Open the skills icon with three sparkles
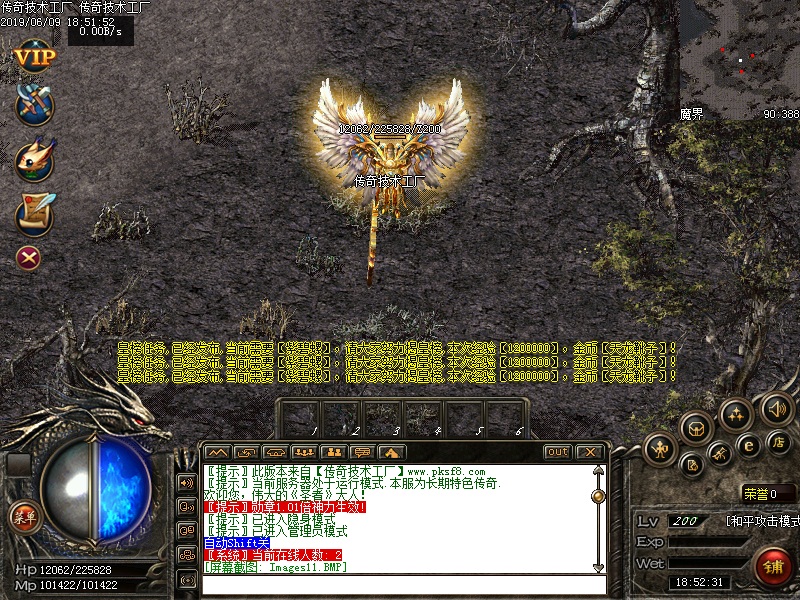The image size is (800, 600). [736, 415]
